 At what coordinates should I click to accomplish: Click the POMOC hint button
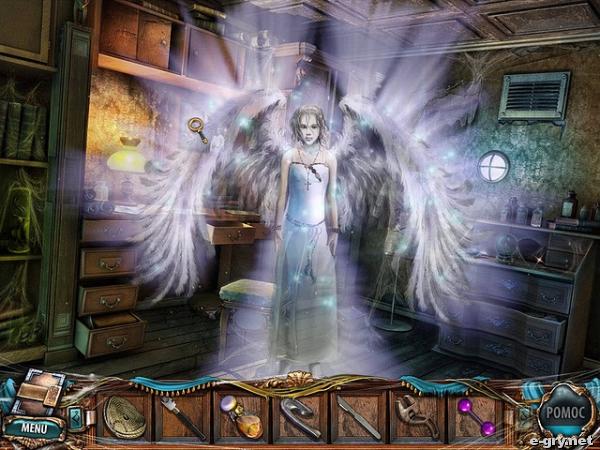coord(566,413)
